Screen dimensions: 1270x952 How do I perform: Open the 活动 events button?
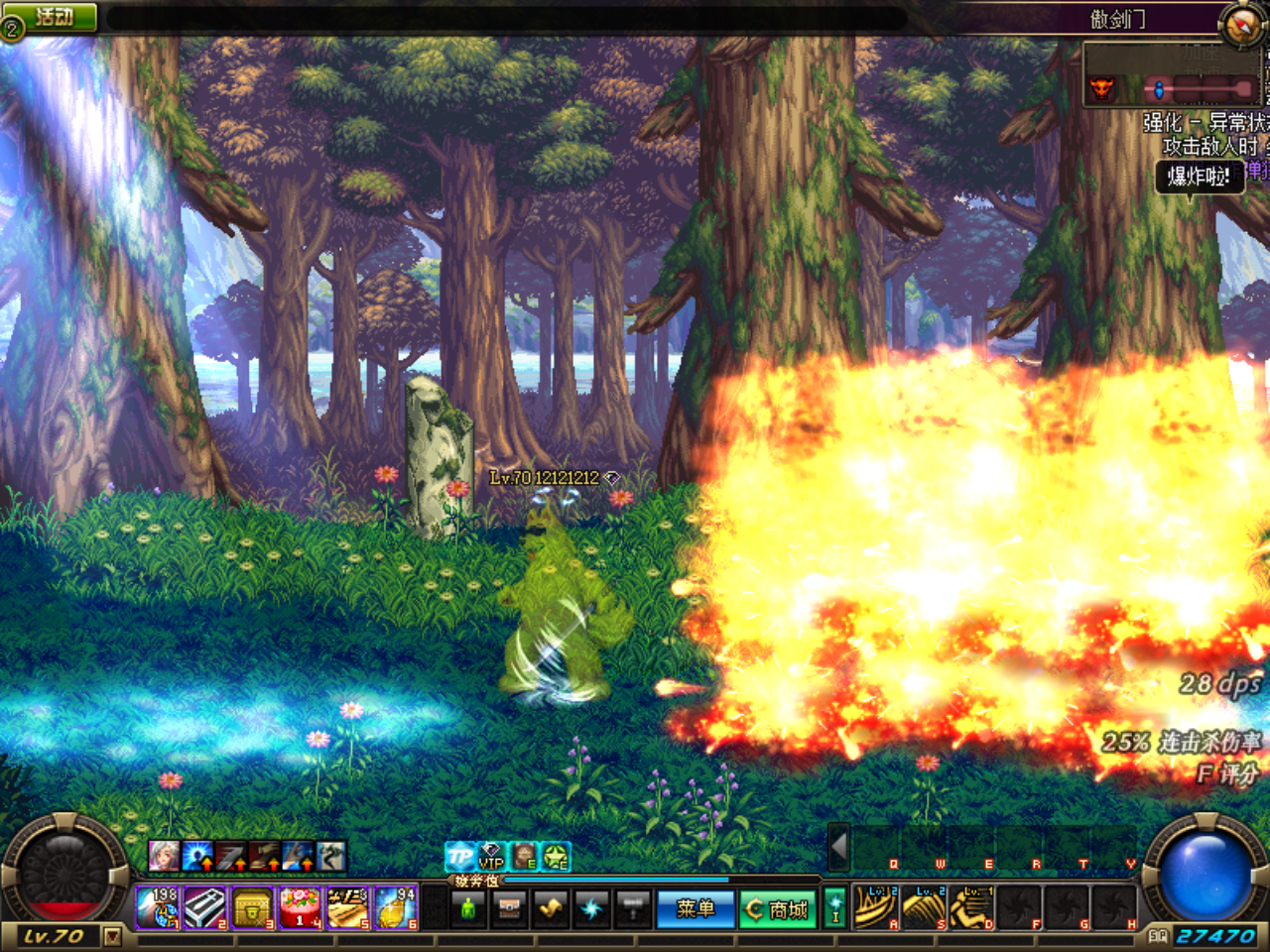[x=55, y=17]
